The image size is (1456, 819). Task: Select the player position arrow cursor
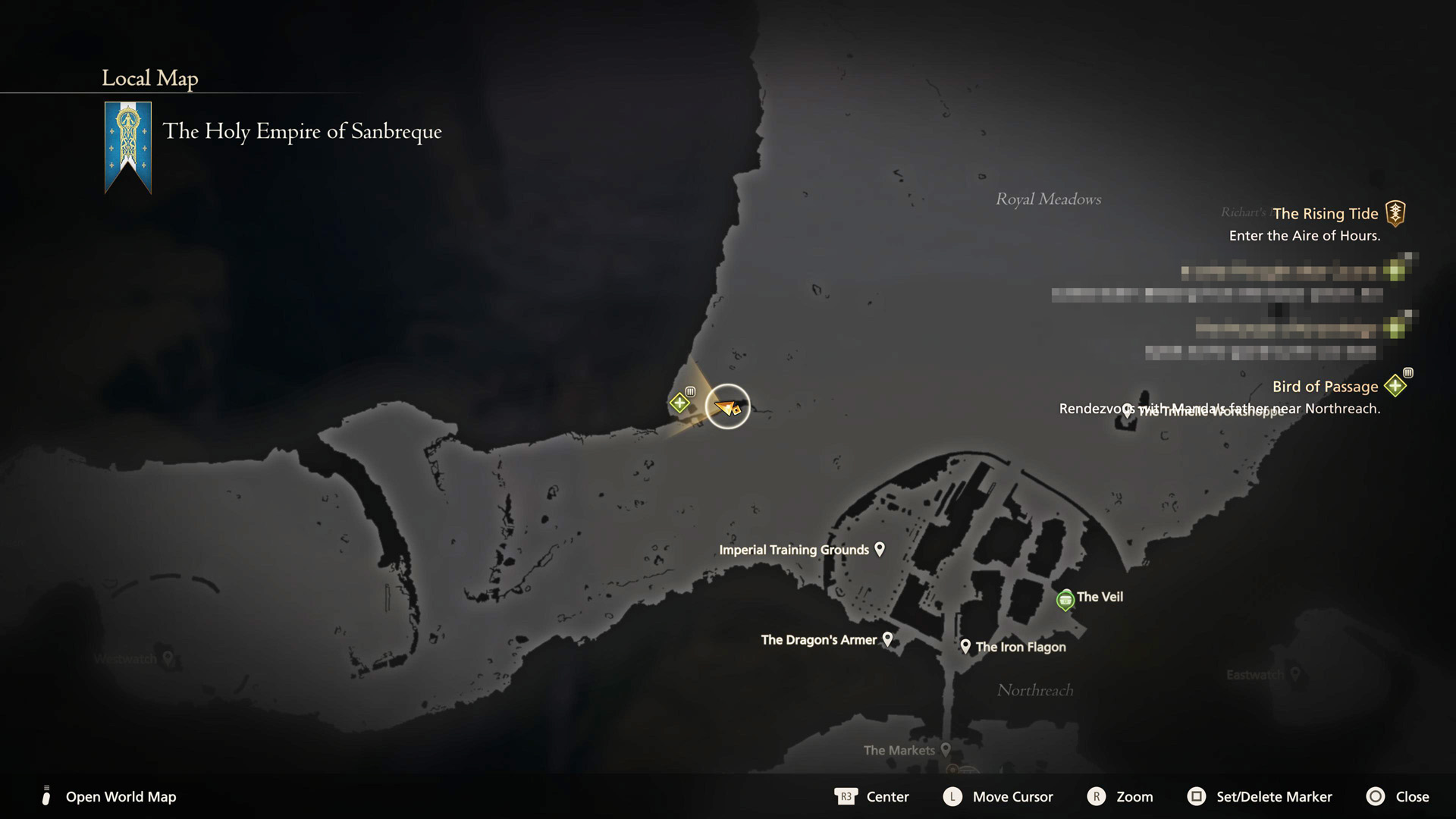tap(727, 407)
